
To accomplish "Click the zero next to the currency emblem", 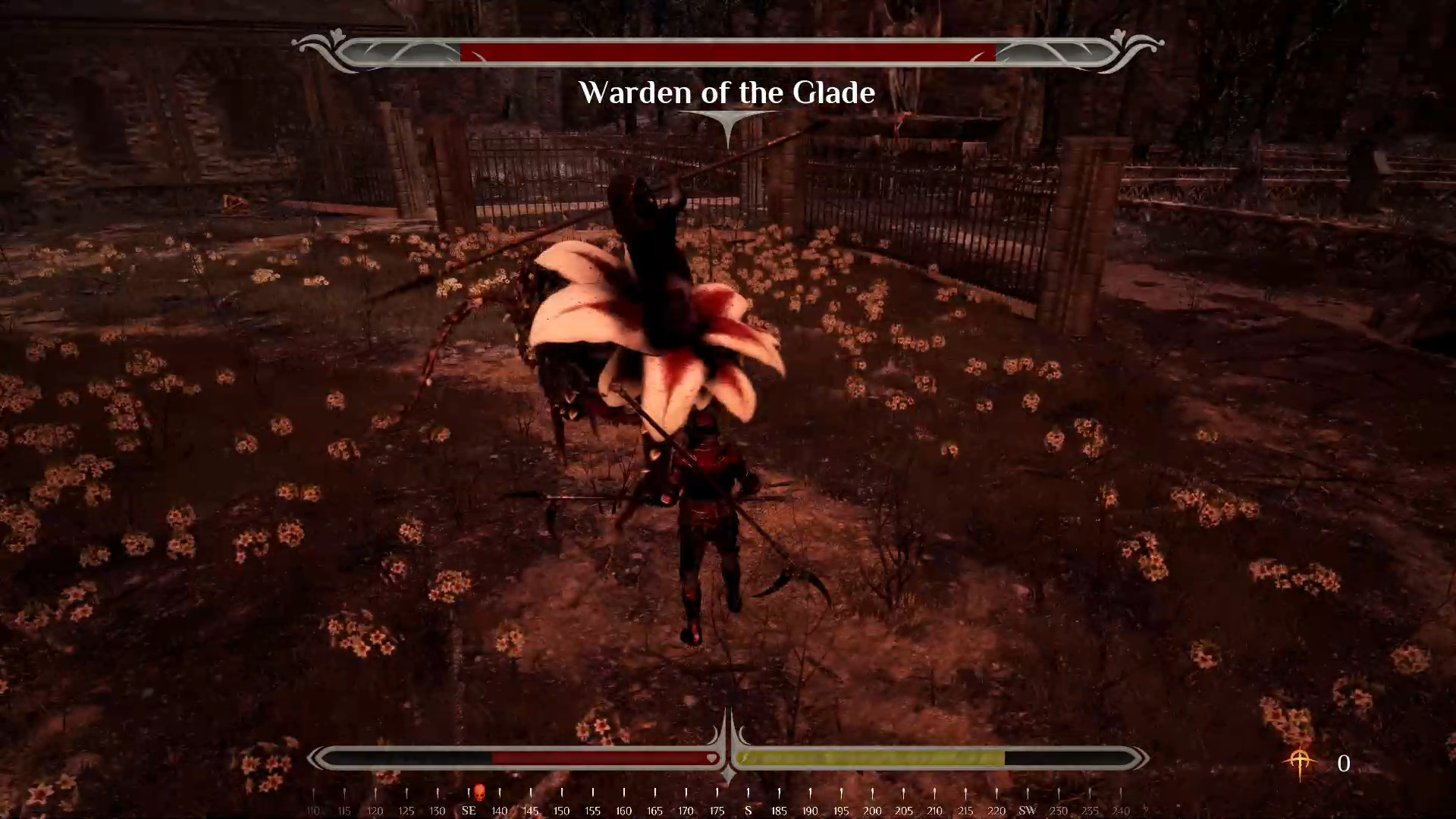I will [1344, 764].
